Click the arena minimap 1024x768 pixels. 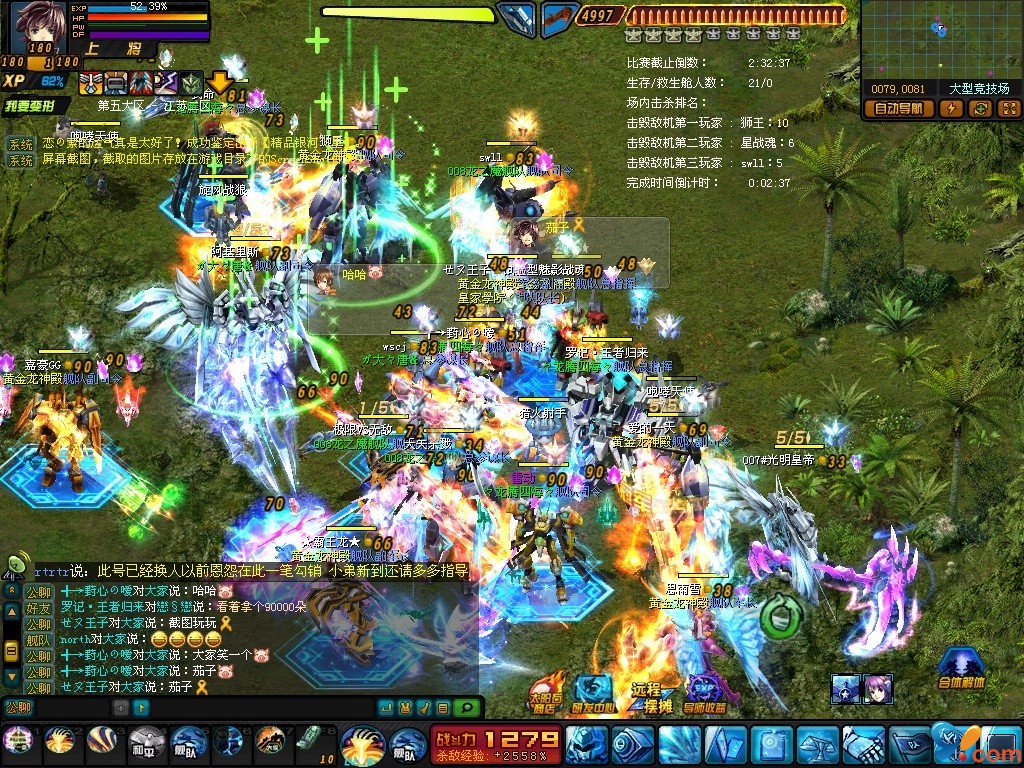[x=940, y=40]
